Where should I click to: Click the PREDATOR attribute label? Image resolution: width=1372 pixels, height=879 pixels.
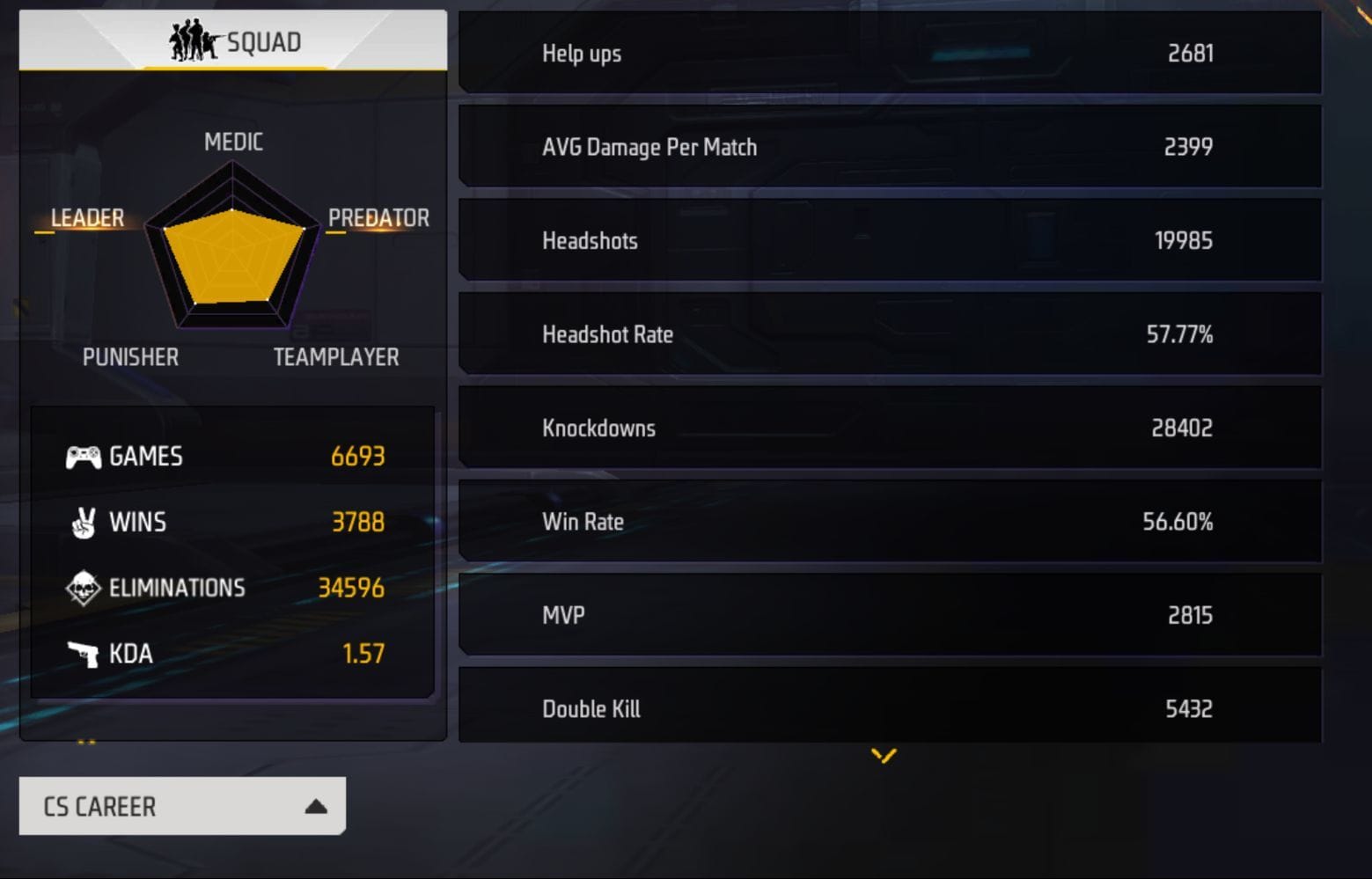click(378, 217)
